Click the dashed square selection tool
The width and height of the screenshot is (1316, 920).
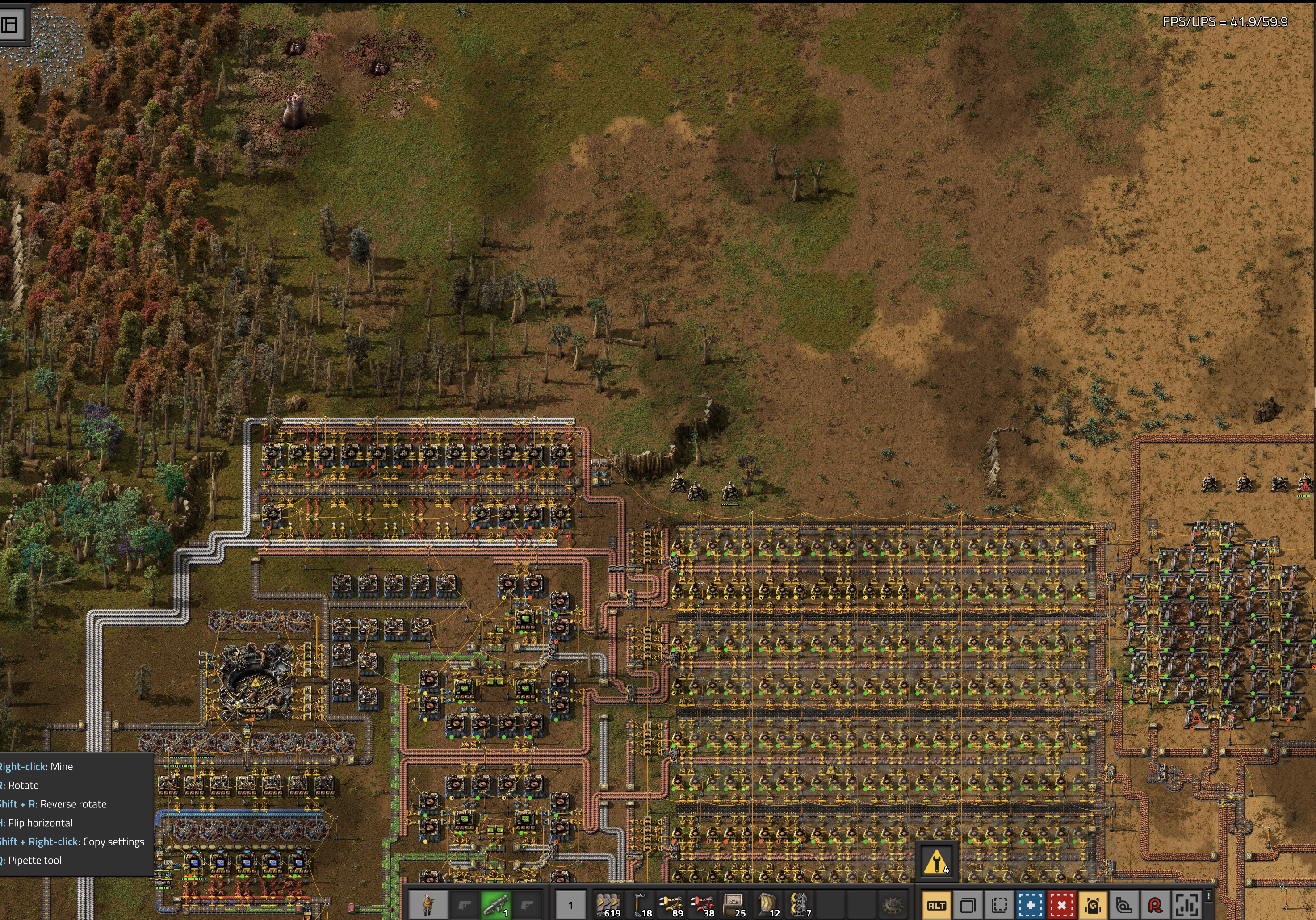click(999, 906)
